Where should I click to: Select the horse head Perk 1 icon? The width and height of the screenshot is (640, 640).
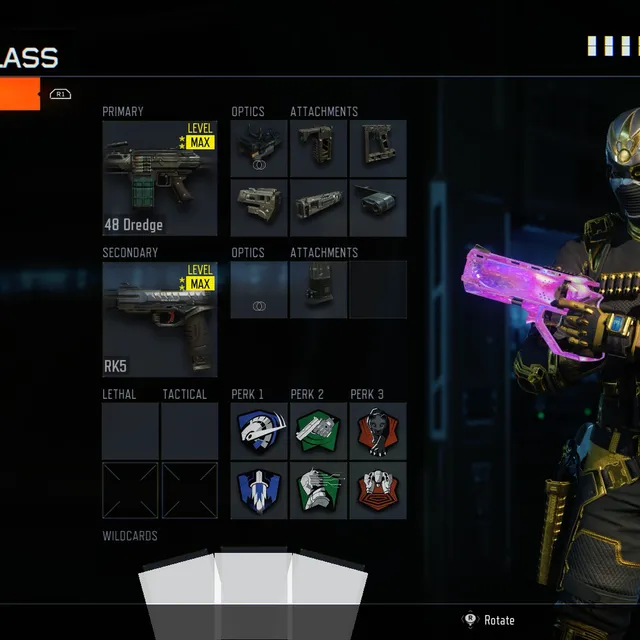tap(259, 431)
